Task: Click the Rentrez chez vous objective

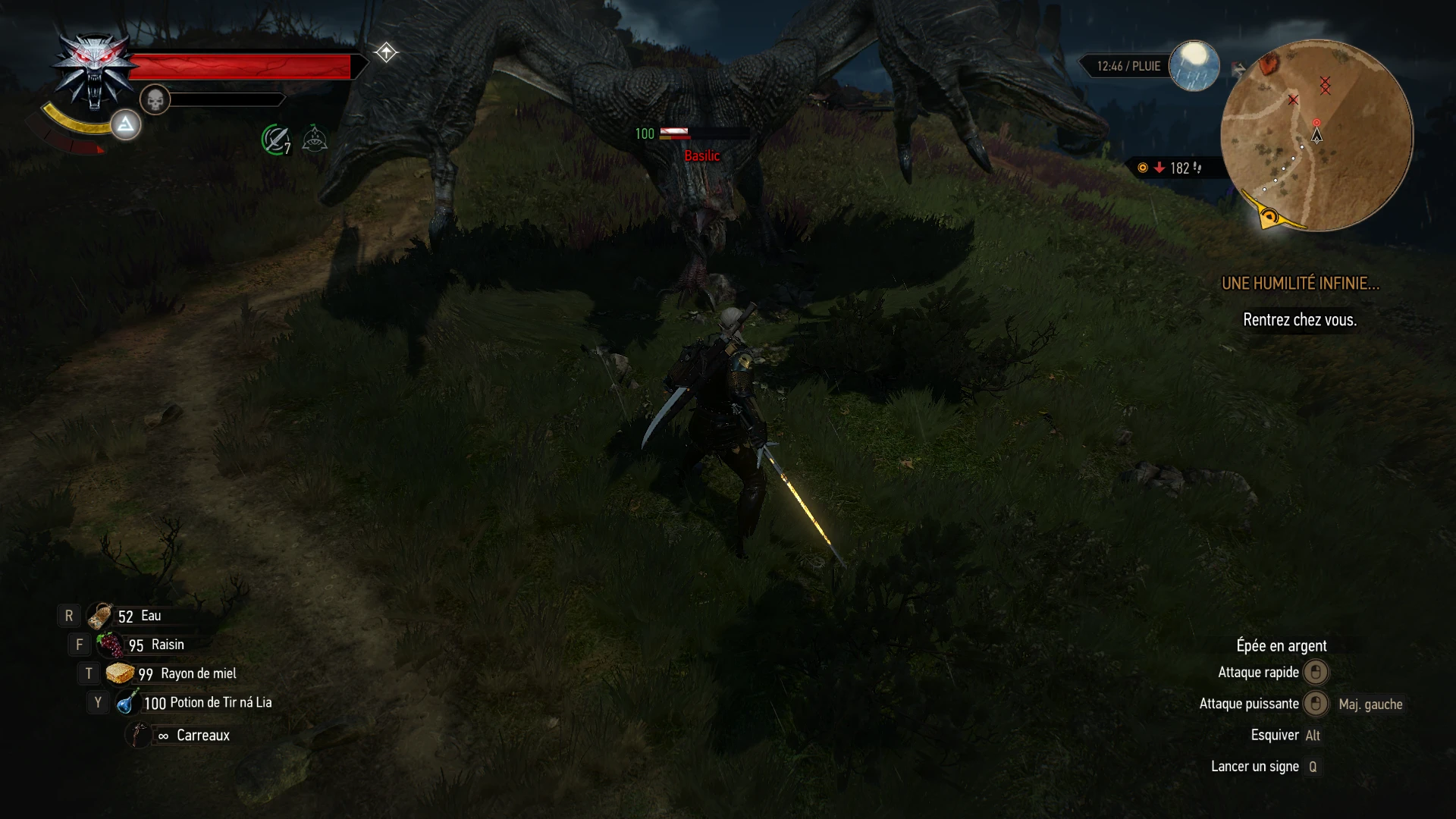Action: [x=1299, y=320]
